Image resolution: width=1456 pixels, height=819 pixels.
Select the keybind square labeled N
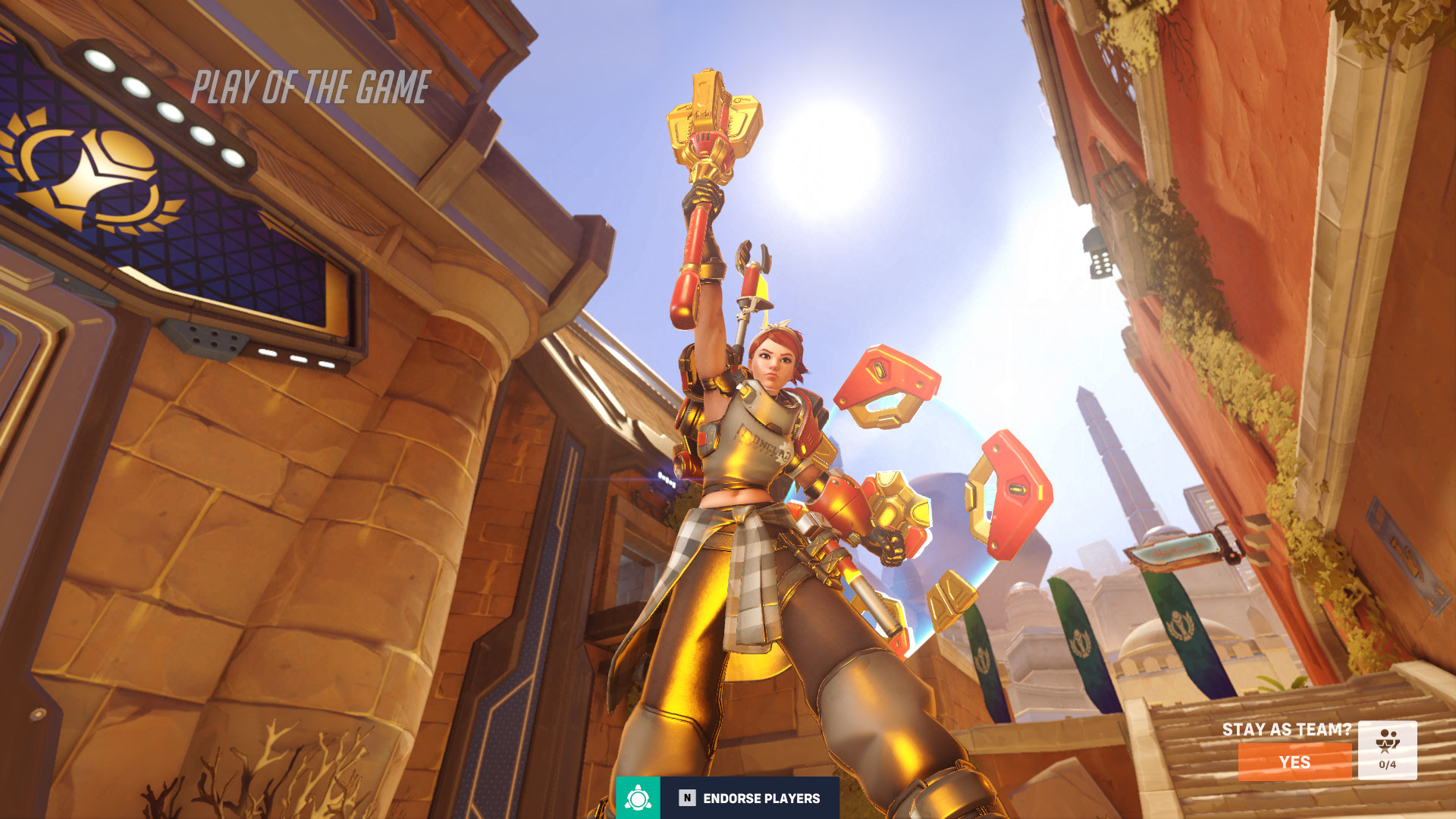[x=686, y=798]
